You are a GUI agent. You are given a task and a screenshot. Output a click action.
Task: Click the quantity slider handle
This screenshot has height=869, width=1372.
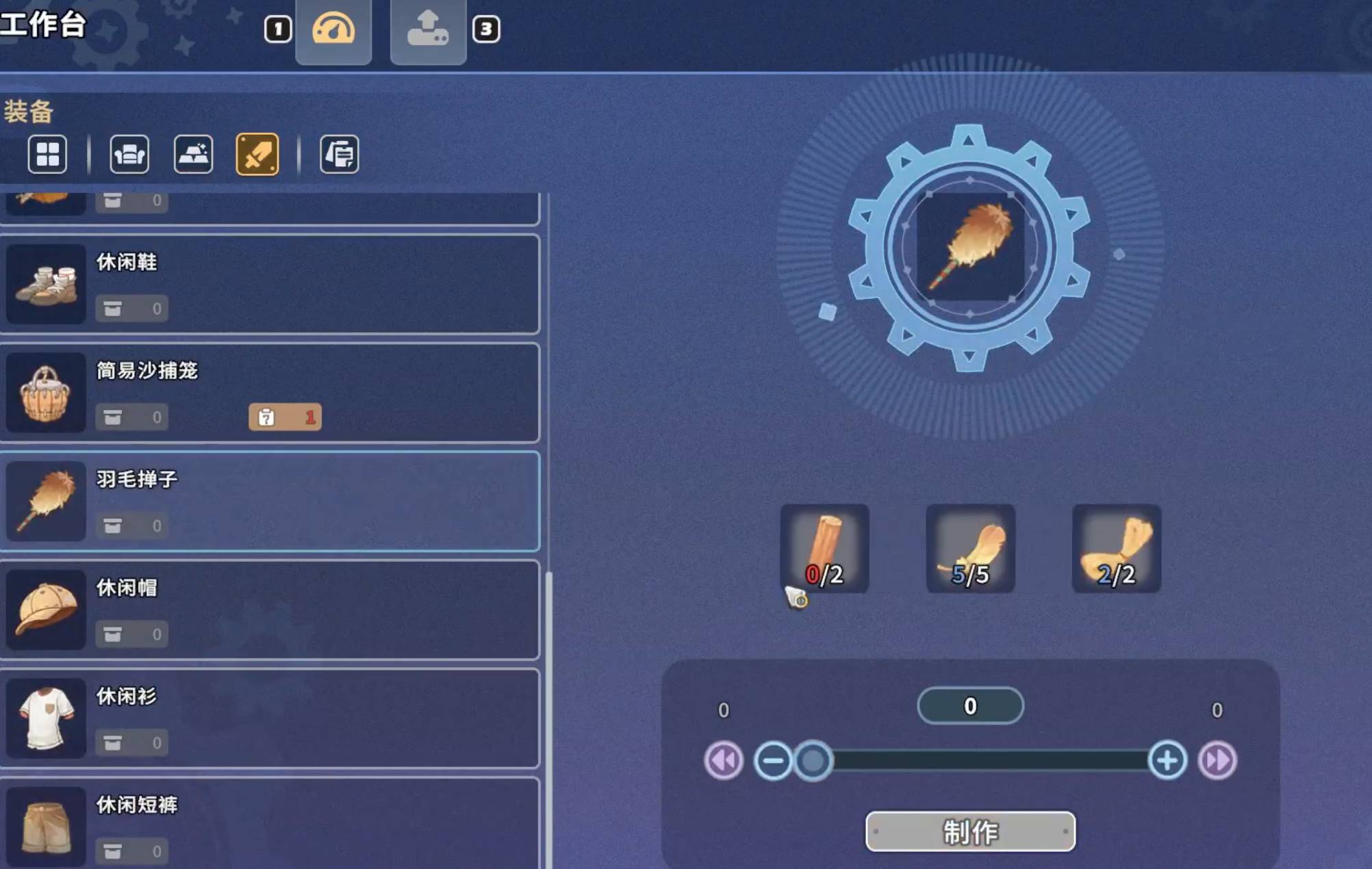813,760
